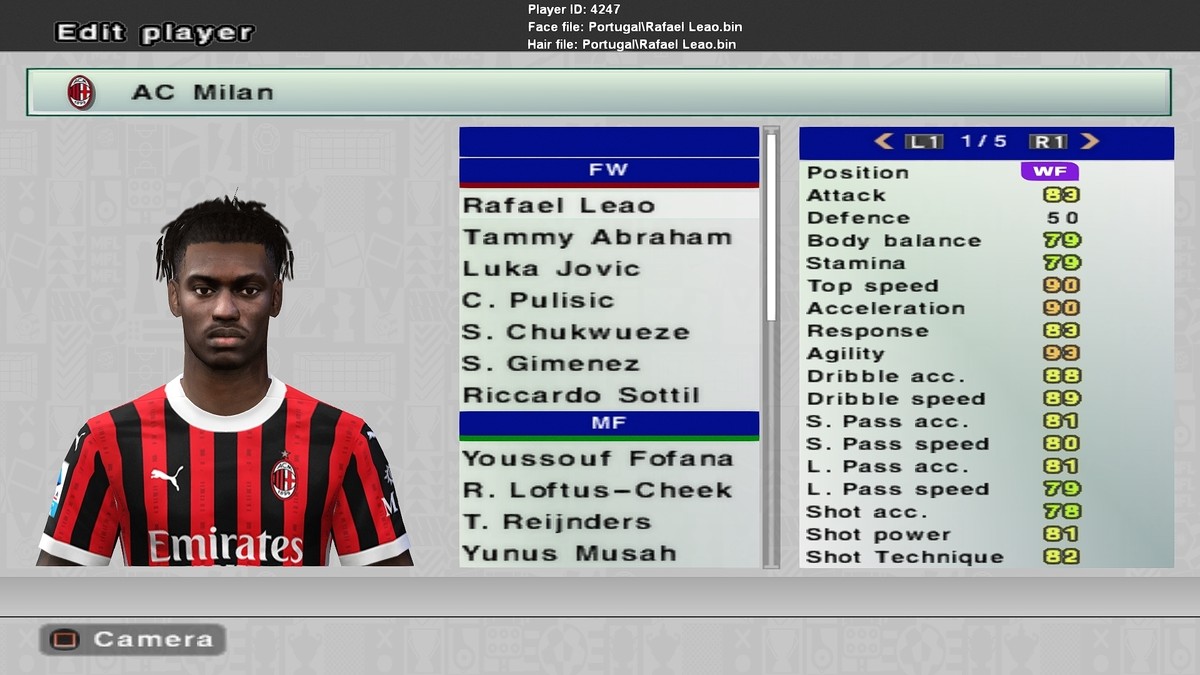Select S. Gimenez entry
This screenshot has height=675, width=1200.
tap(550, 364)
